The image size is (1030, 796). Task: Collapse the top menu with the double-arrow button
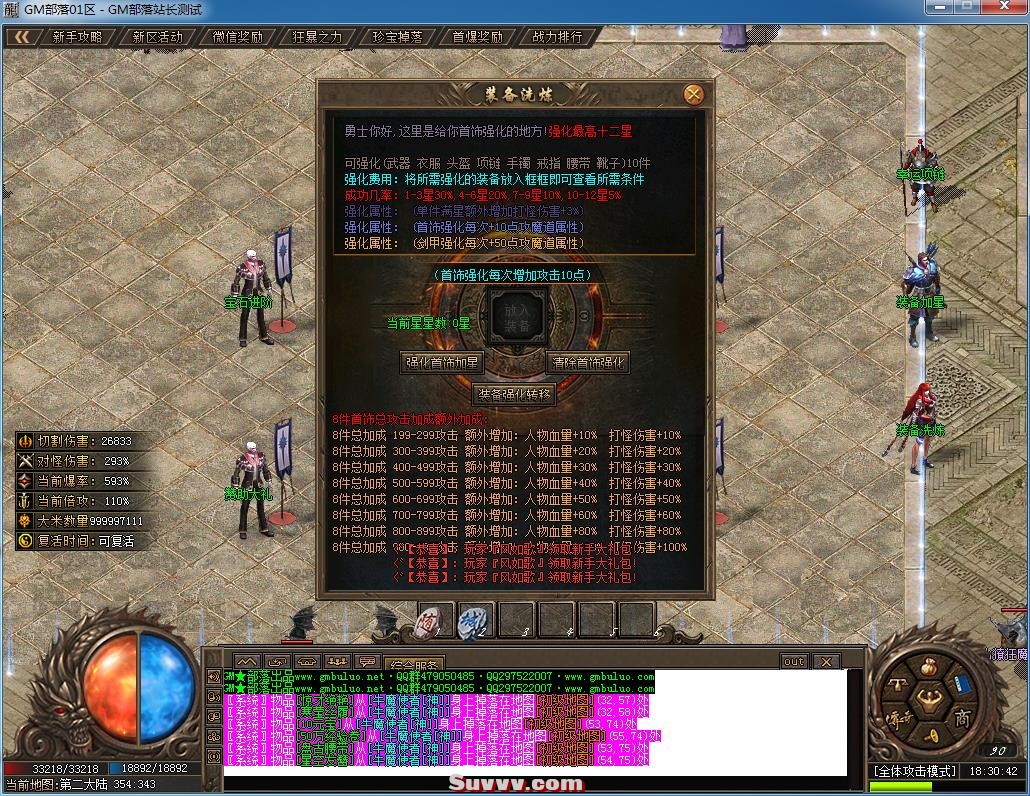[22, 37]
